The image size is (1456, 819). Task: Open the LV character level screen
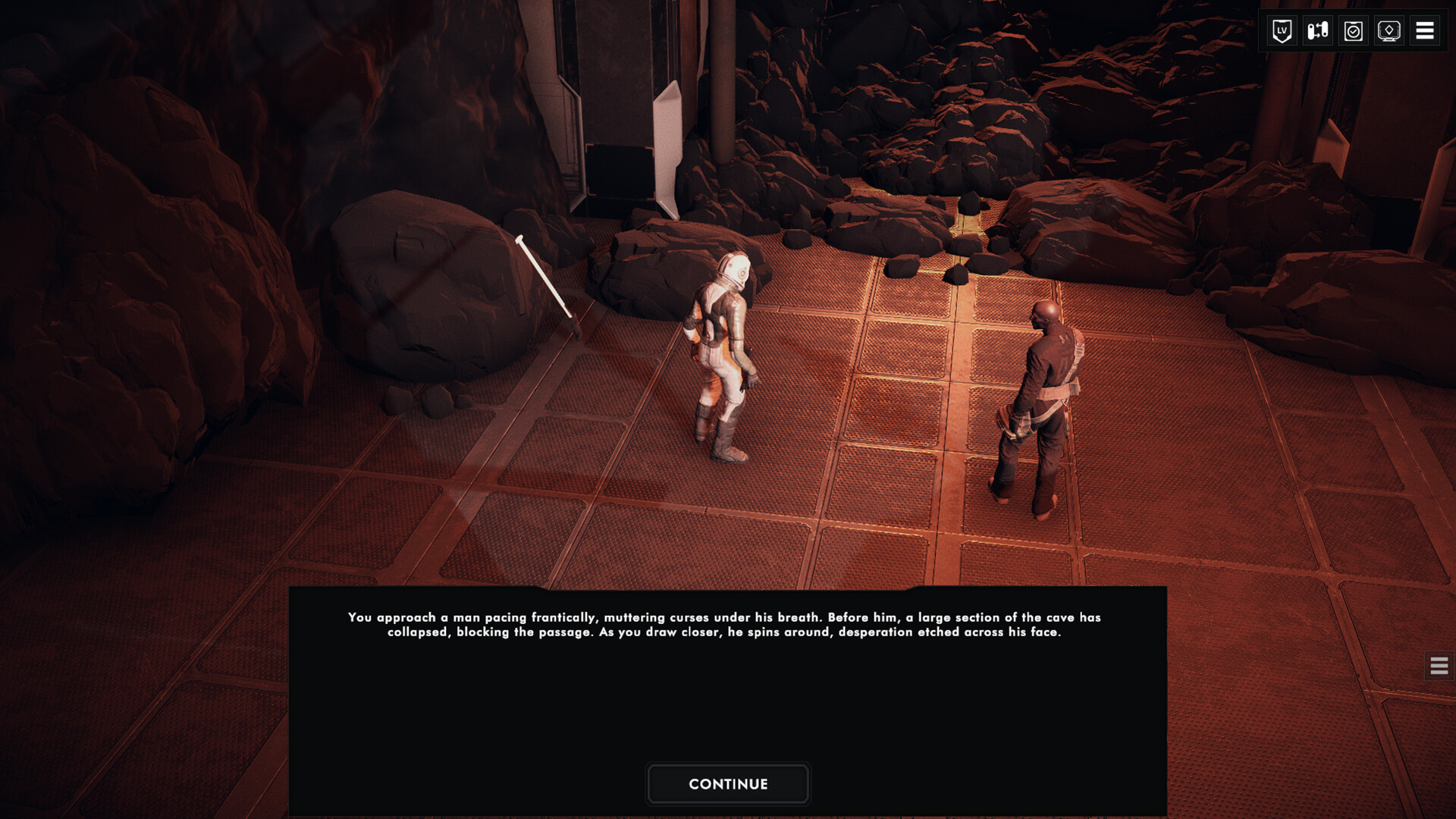coord(1282,31)
